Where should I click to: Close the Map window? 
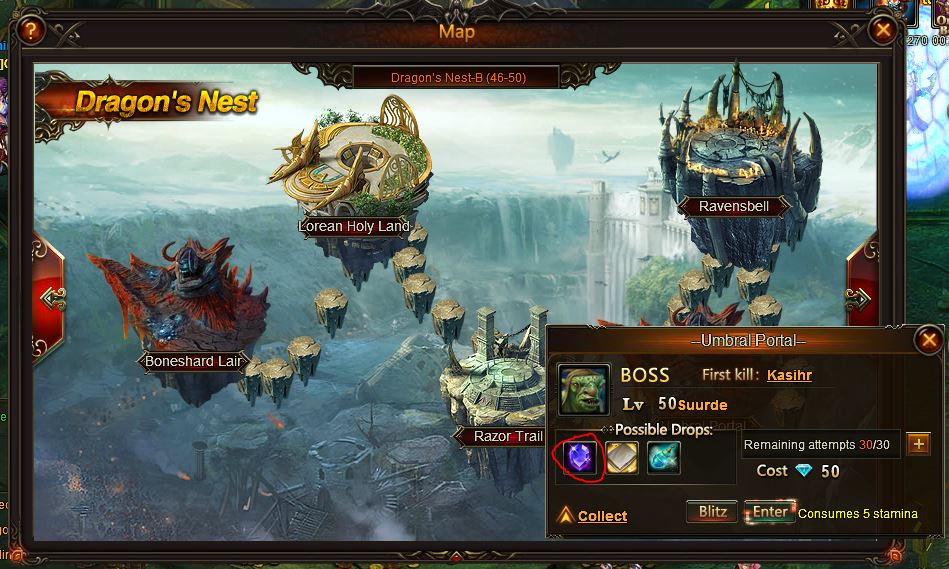pos(882,30)
